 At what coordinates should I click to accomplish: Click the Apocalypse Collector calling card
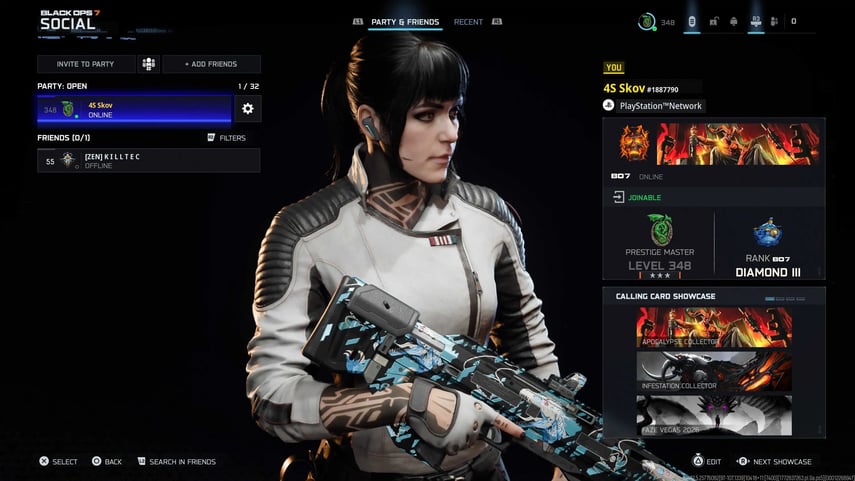pos(713,327)
